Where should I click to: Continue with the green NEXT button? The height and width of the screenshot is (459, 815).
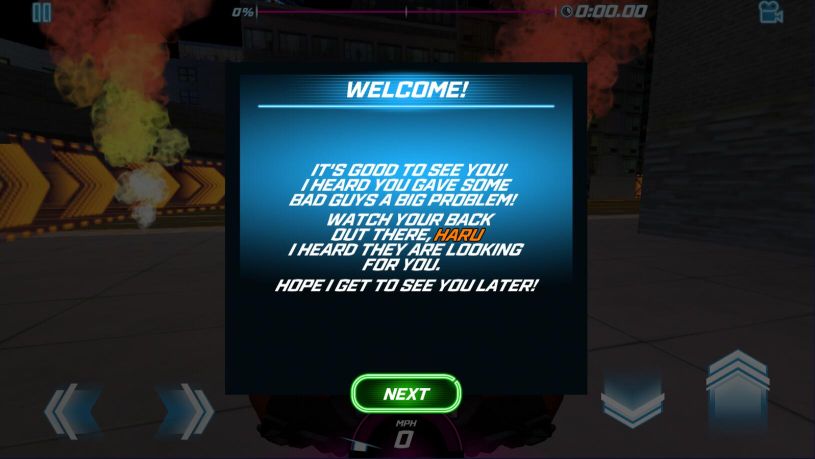point(406,393)
